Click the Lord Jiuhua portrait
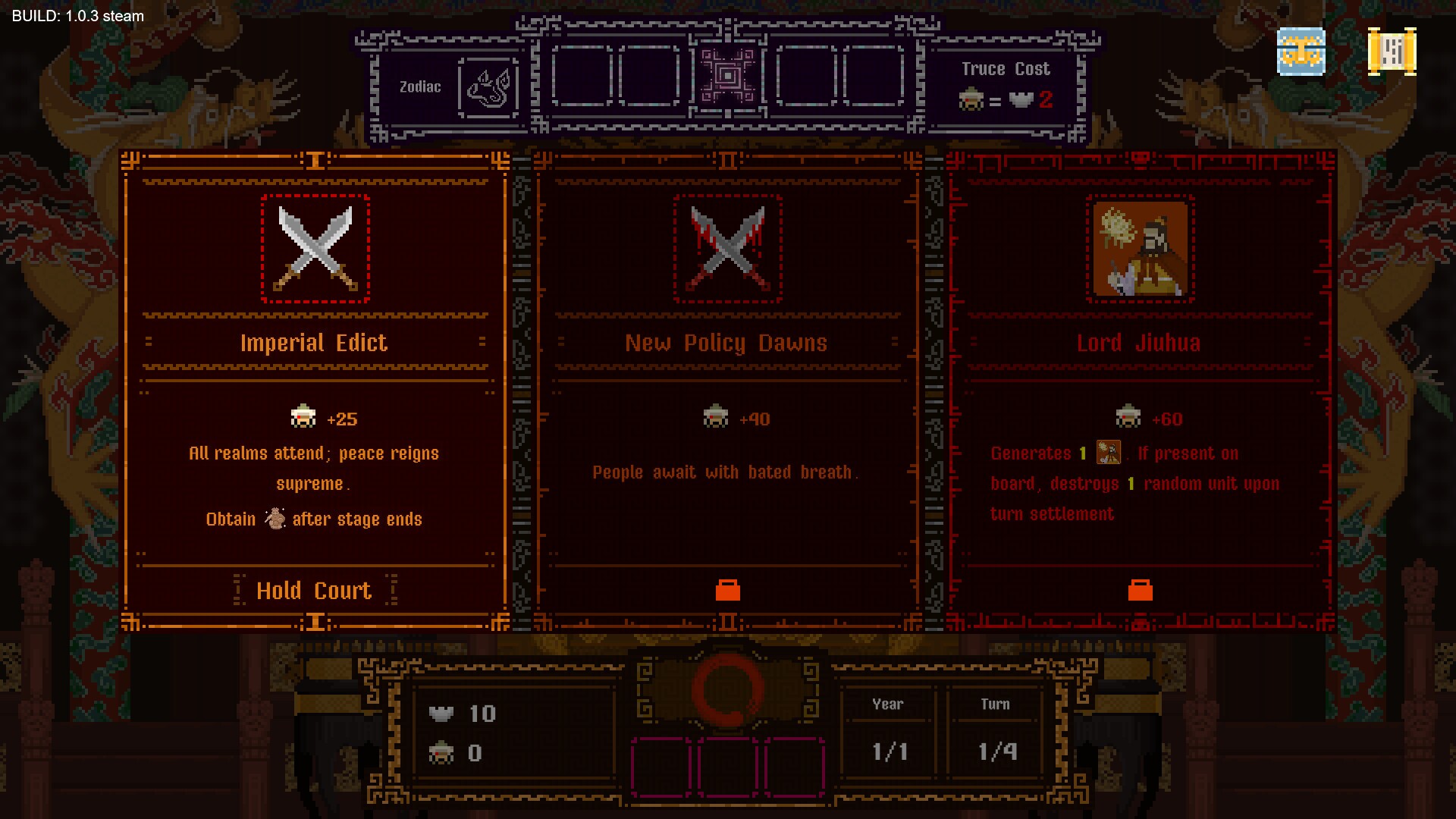1456x819 pixels. [x=1140, y=250]
